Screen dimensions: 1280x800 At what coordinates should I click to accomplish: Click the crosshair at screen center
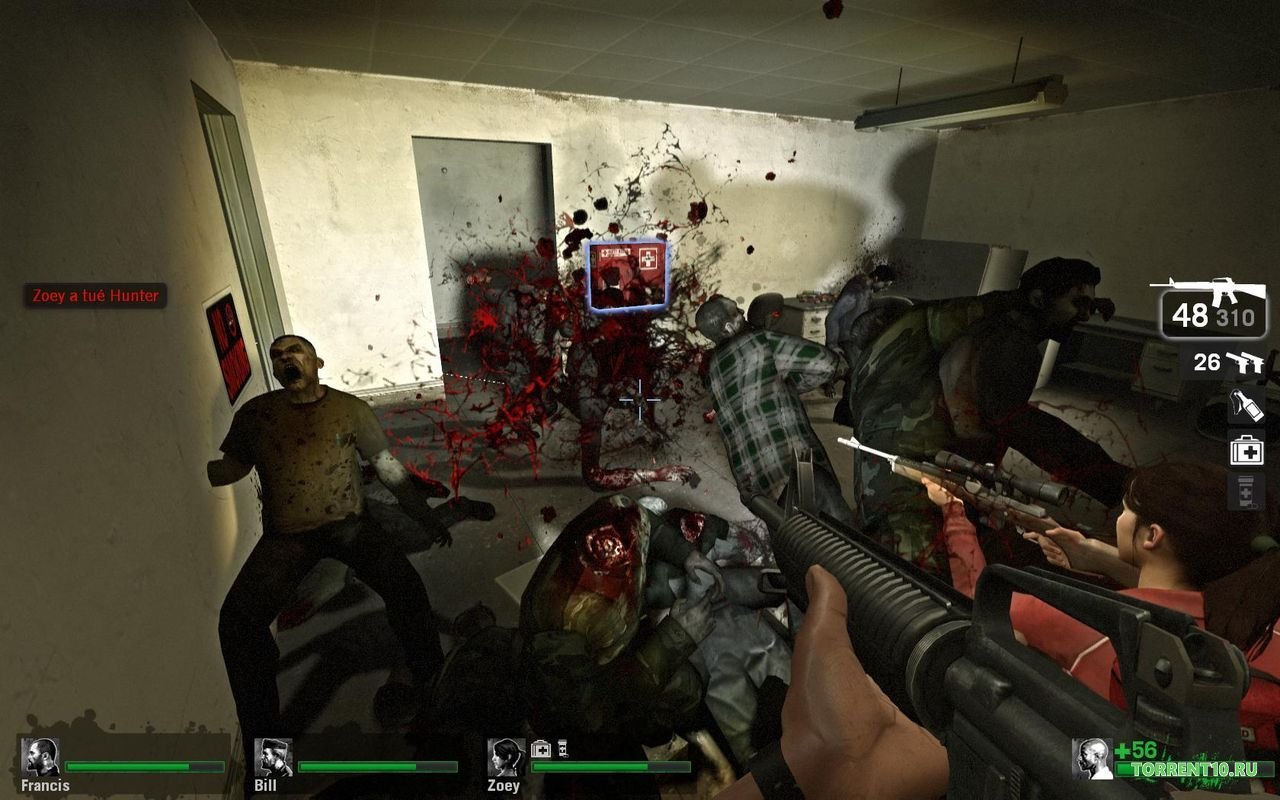tap(638, 399)
